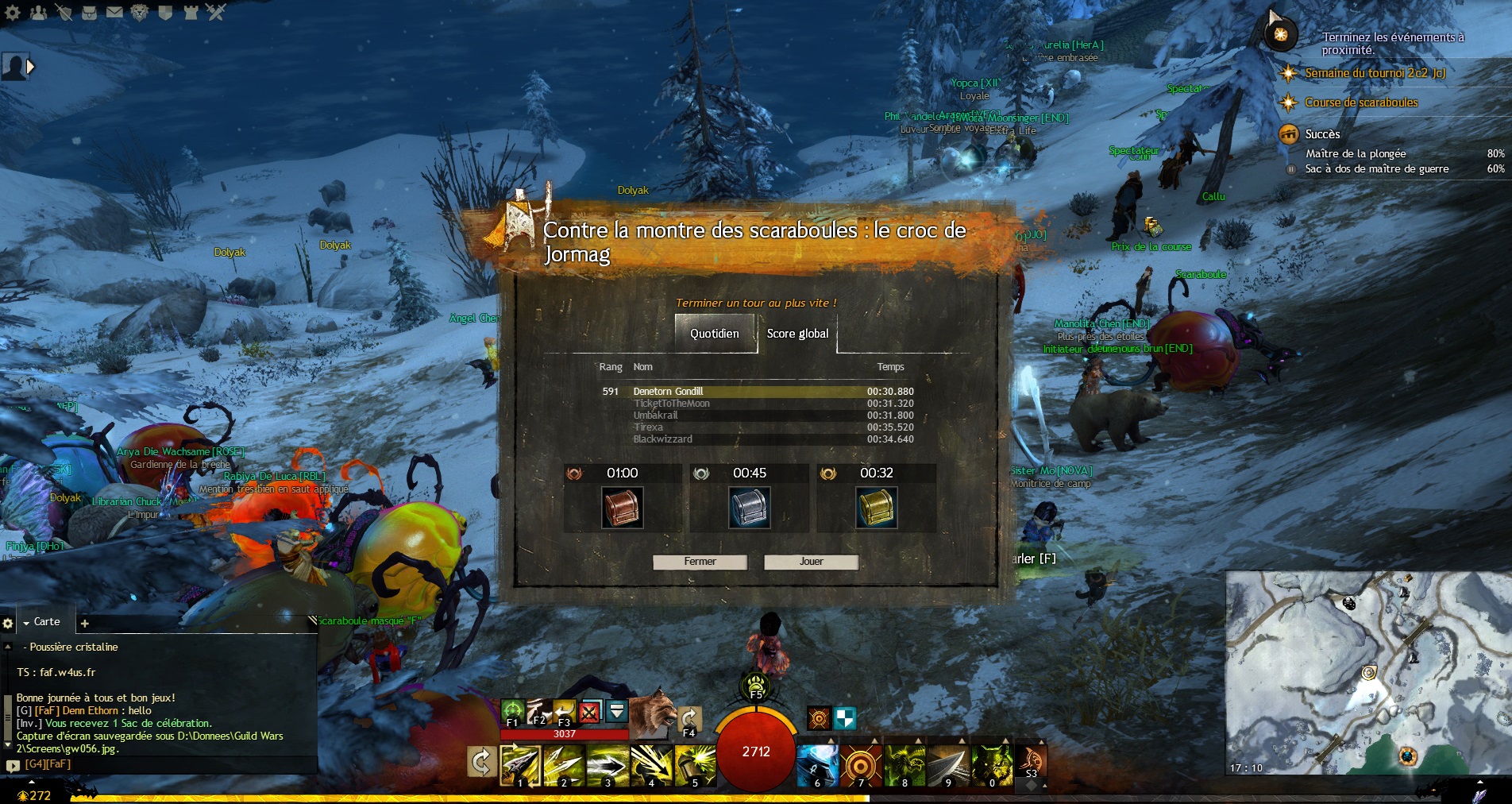Select the Quotidien leaderboard tab
The image size is (1512, 804).
[x=715, y=334]
